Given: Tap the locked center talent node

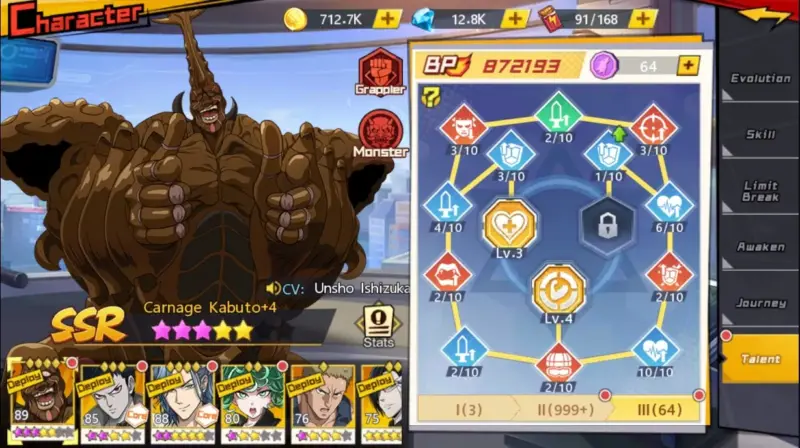Looking at the screenshot, I should point(608,222).
